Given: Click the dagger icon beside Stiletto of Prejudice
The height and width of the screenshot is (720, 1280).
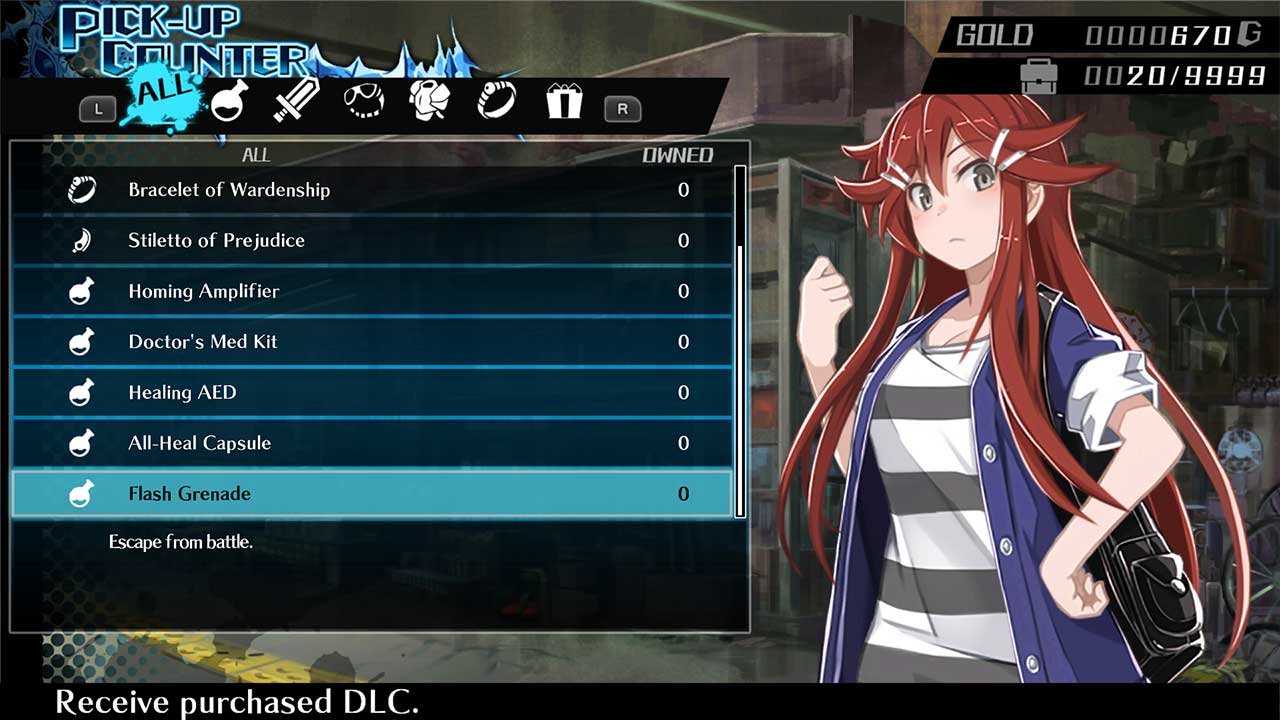Looking at the screenshot, I should point(81,240).
